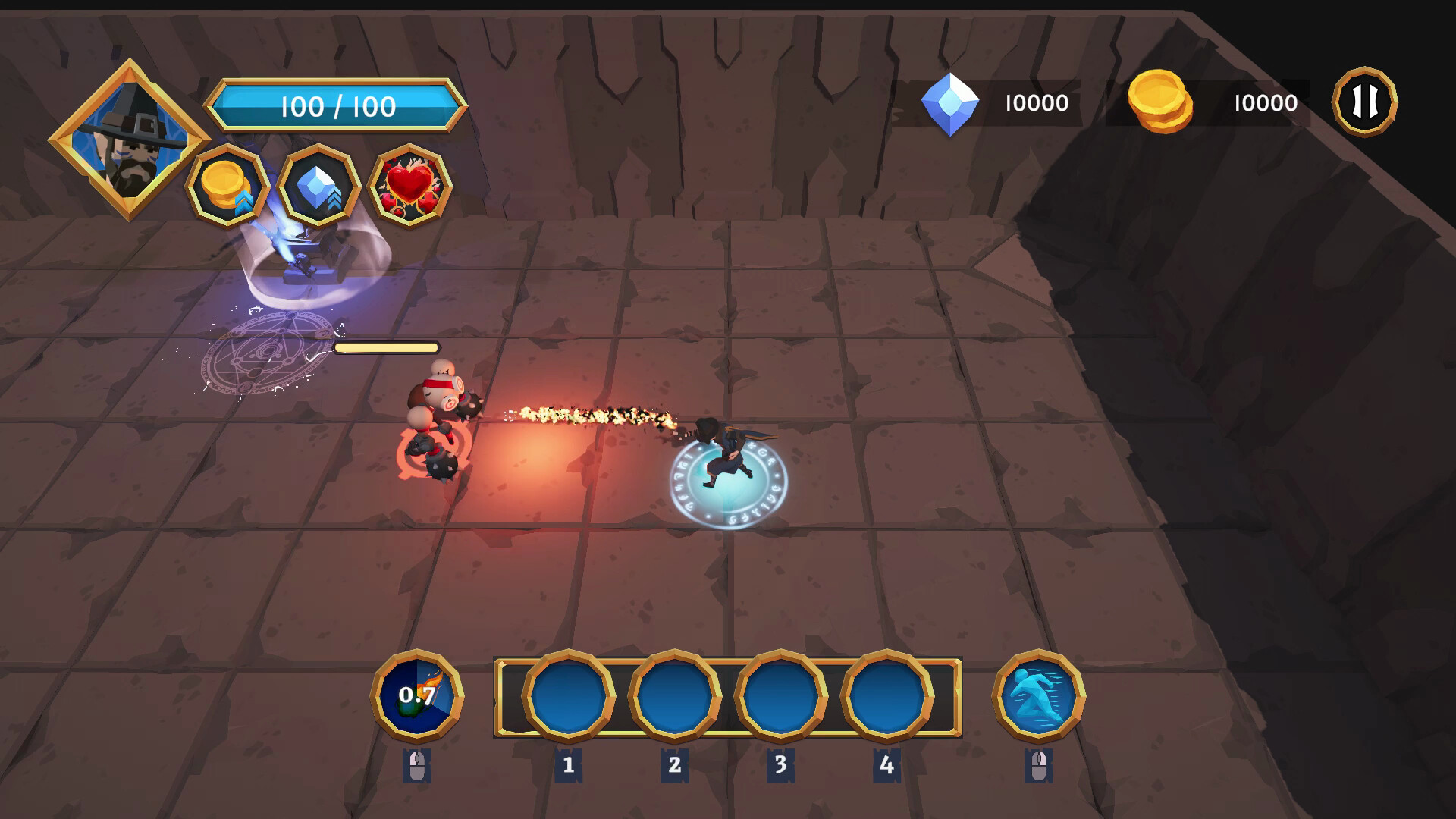Click the 100/100 health bar

click(338, 105)
